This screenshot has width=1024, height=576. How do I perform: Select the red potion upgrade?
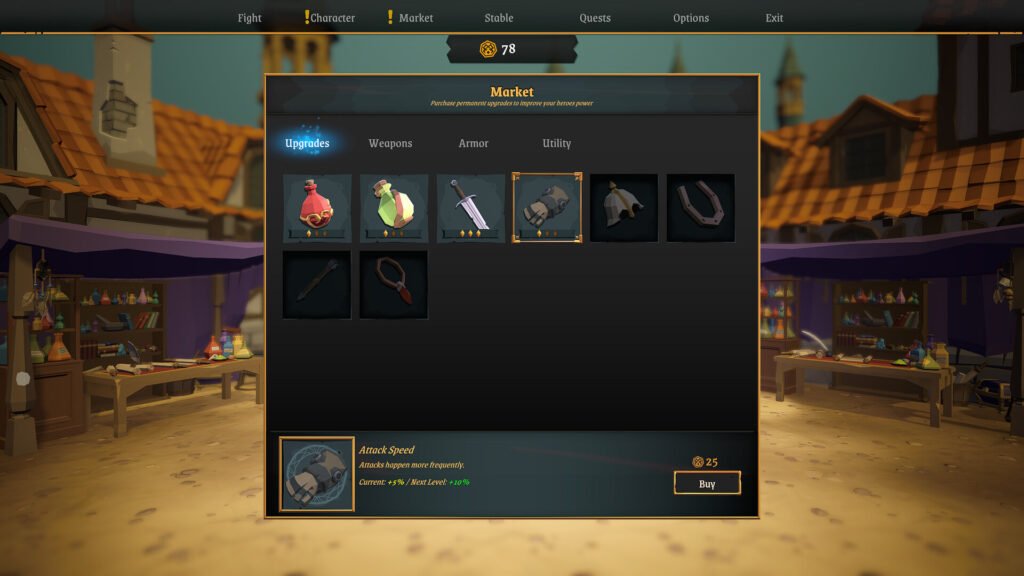point(317,208)
